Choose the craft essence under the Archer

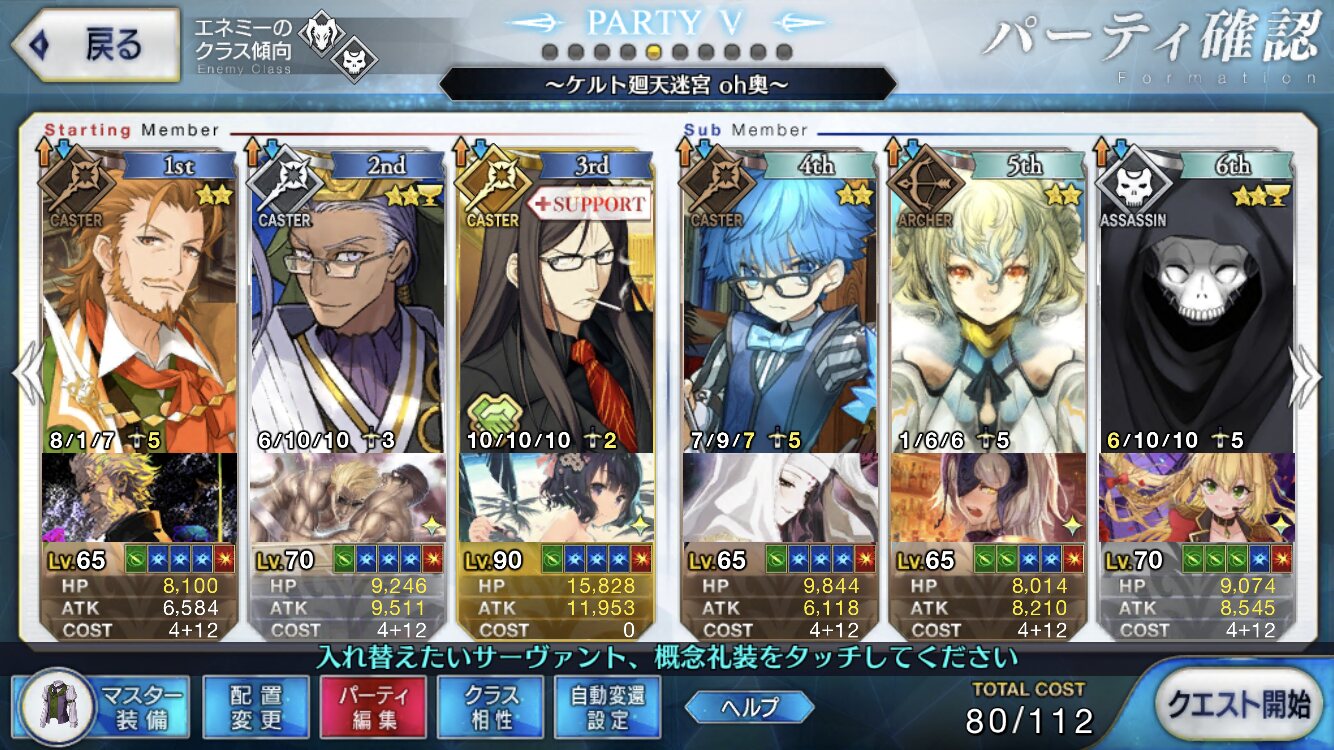point(988,498)
